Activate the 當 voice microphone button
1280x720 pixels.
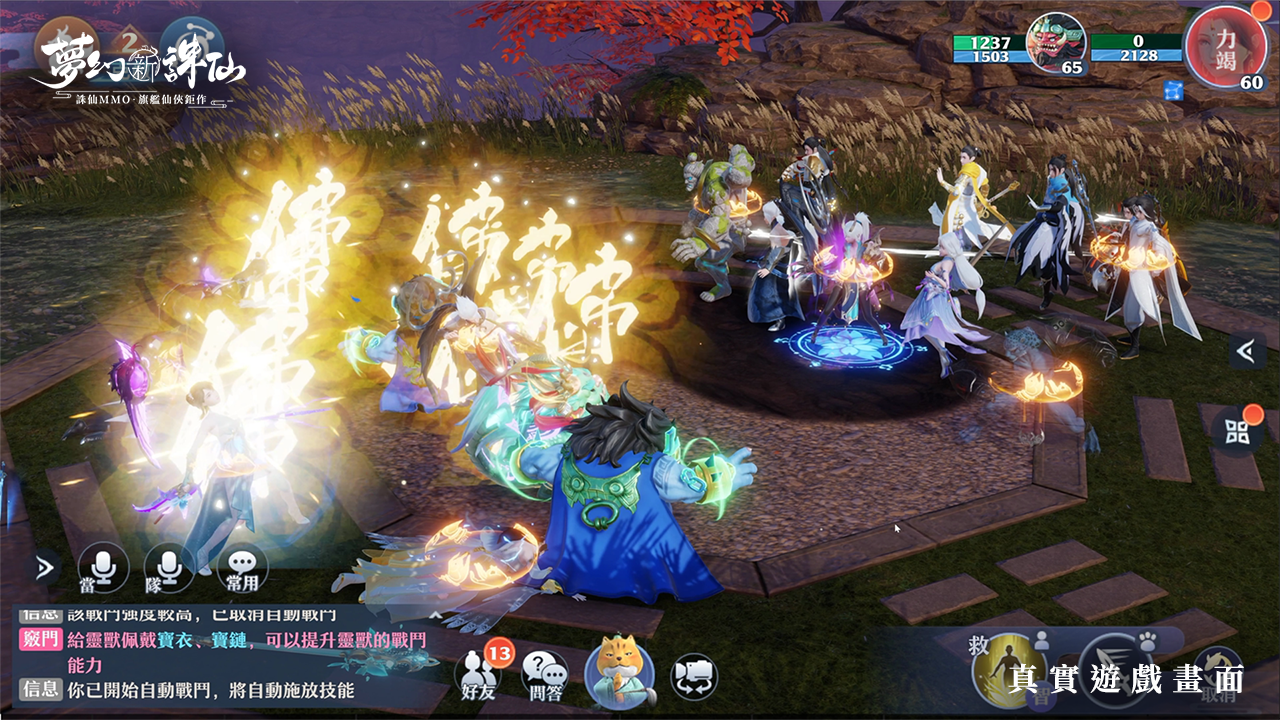[103, 567]
